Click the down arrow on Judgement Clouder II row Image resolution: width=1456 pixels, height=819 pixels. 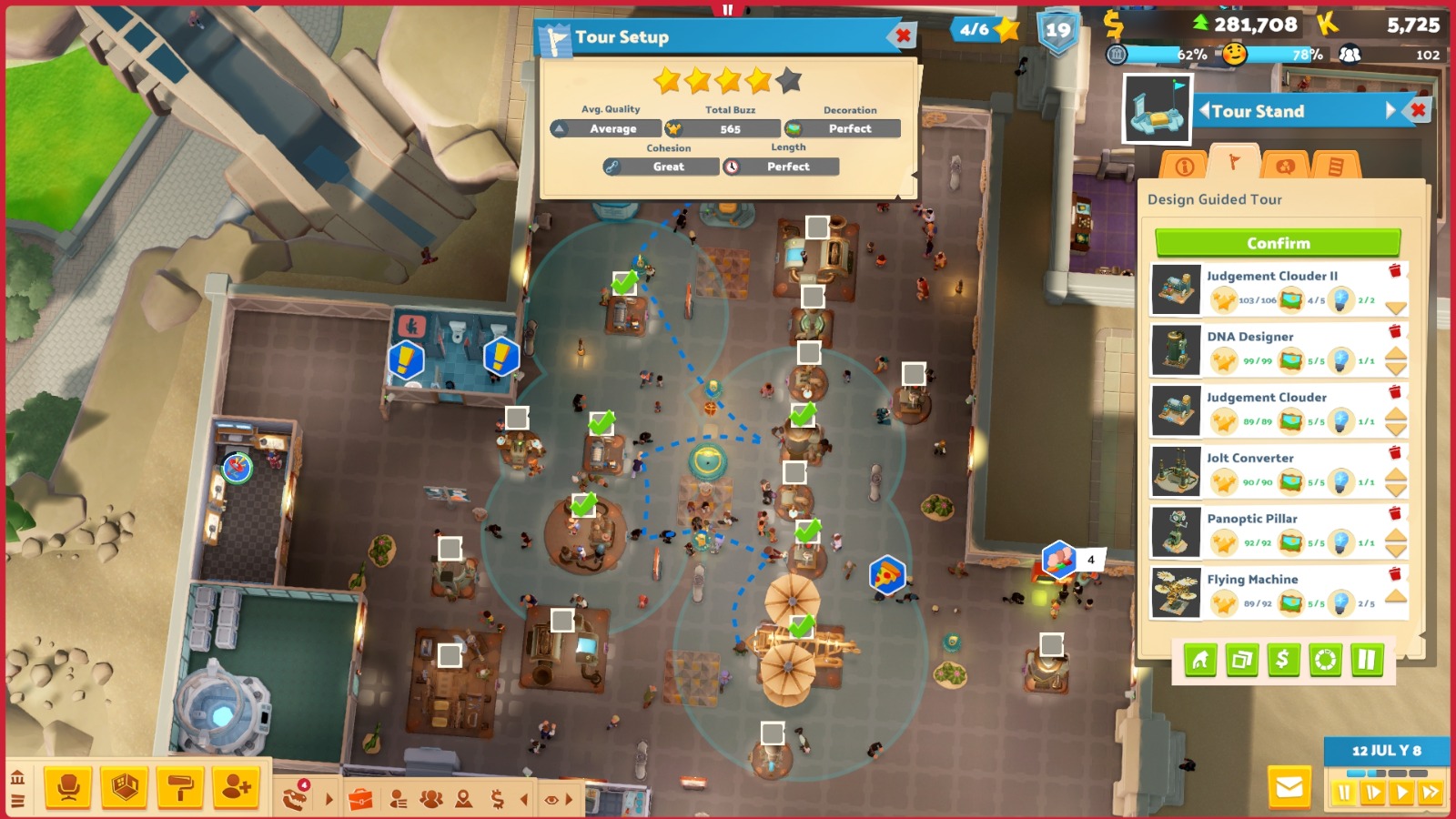[1395, 306]
